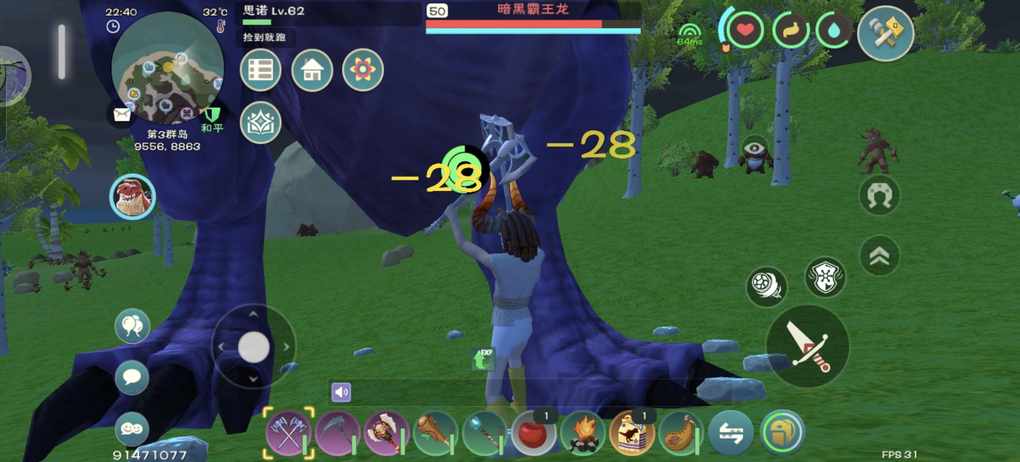This screenshot has height=462, width=1020.
Task: Tap the house home button
Action: tap(312, 71)
